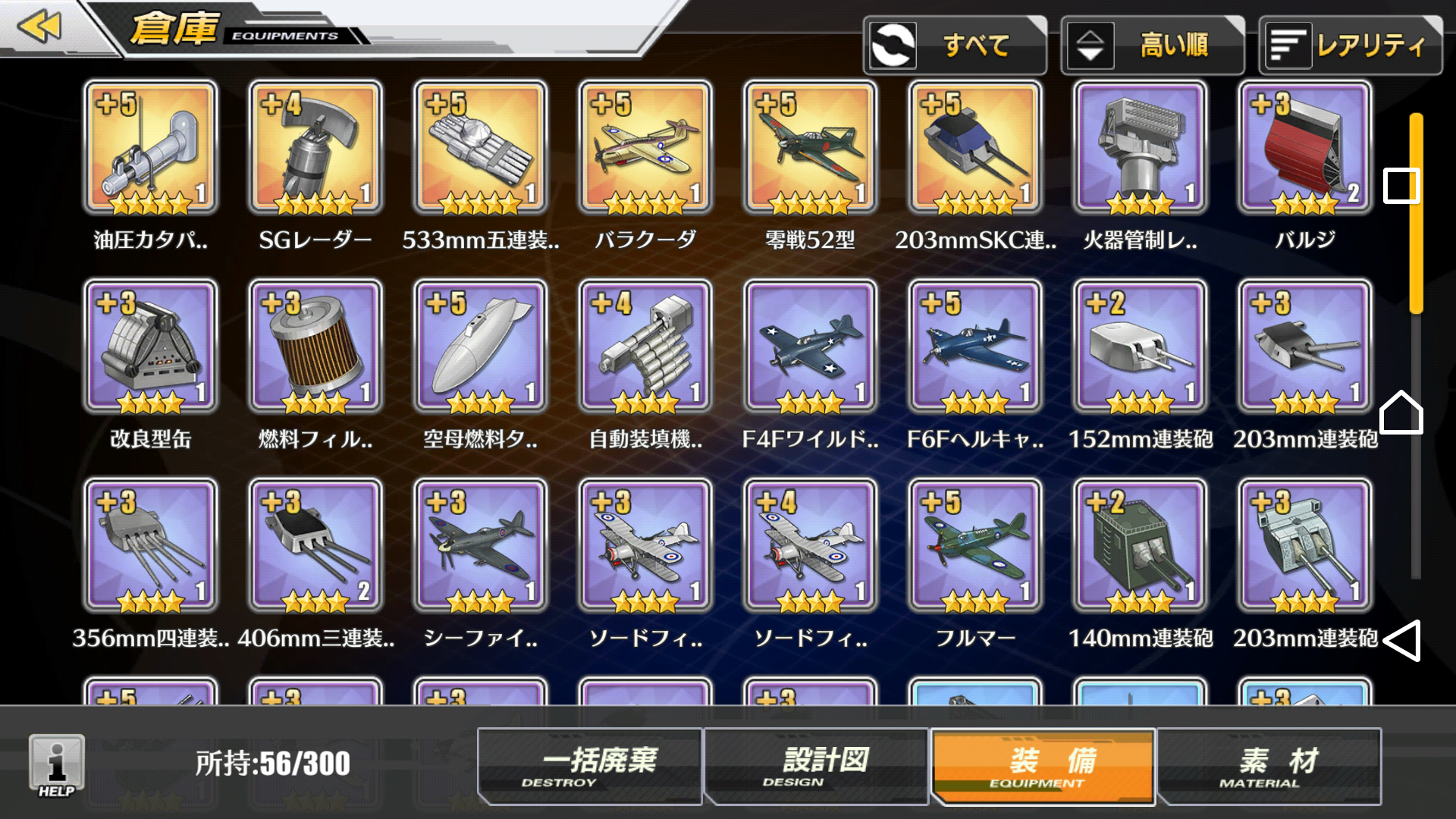Choose the フルマー aircraft
This screenshot has width=1456, height=819.
(x=975, y=545)
